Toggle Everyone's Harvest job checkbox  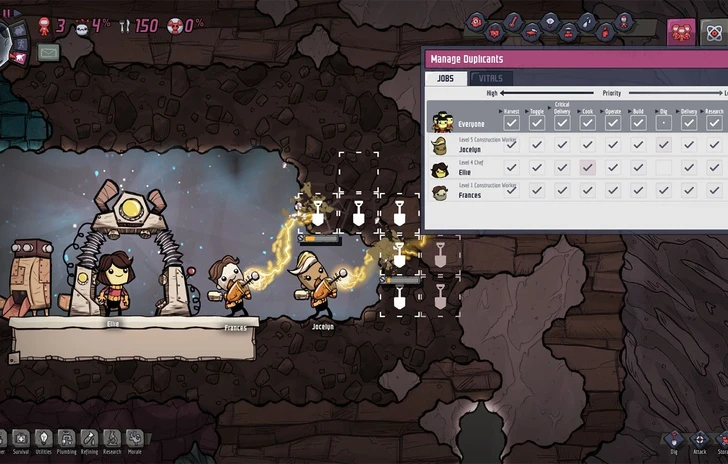tap(511, 123)
